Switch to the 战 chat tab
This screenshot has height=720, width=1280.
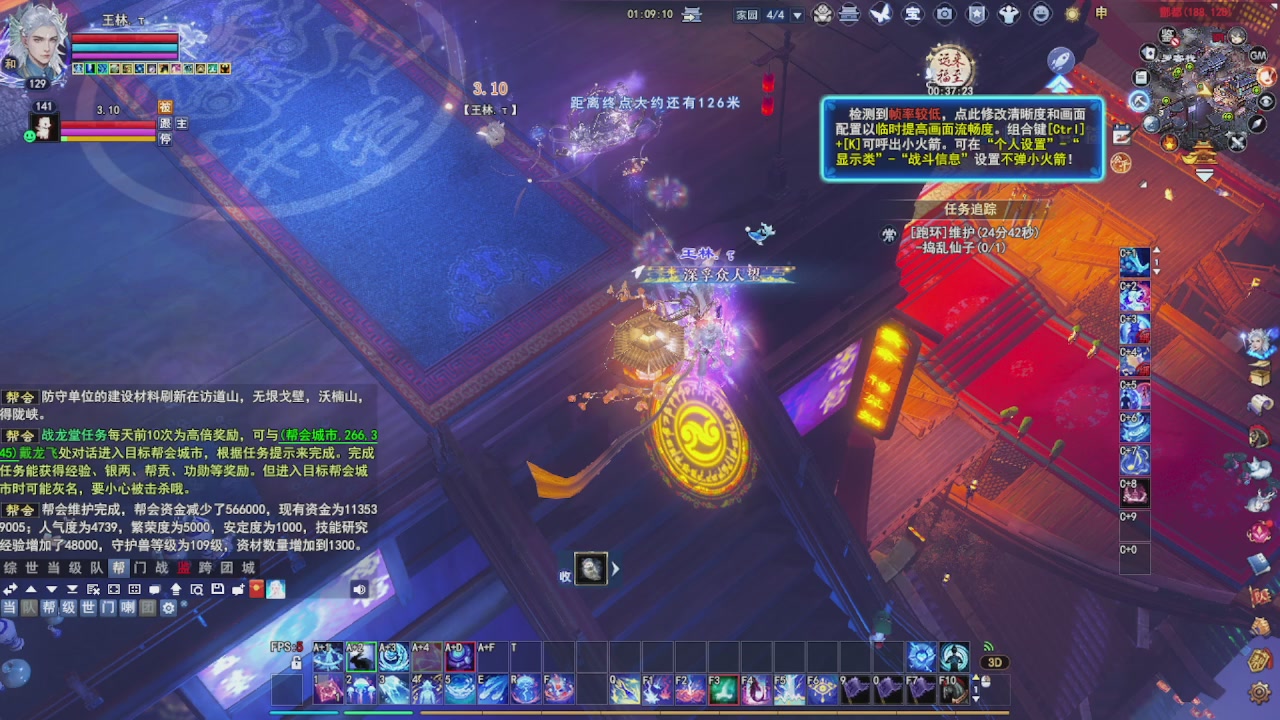click(x=163, y=567)
